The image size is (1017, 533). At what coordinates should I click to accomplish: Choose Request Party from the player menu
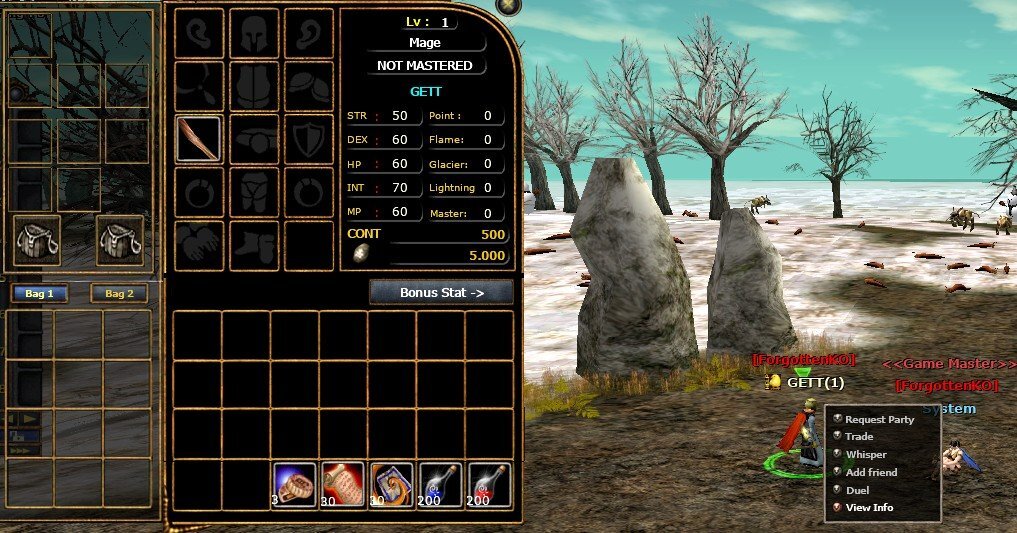[x=879, y=420]
